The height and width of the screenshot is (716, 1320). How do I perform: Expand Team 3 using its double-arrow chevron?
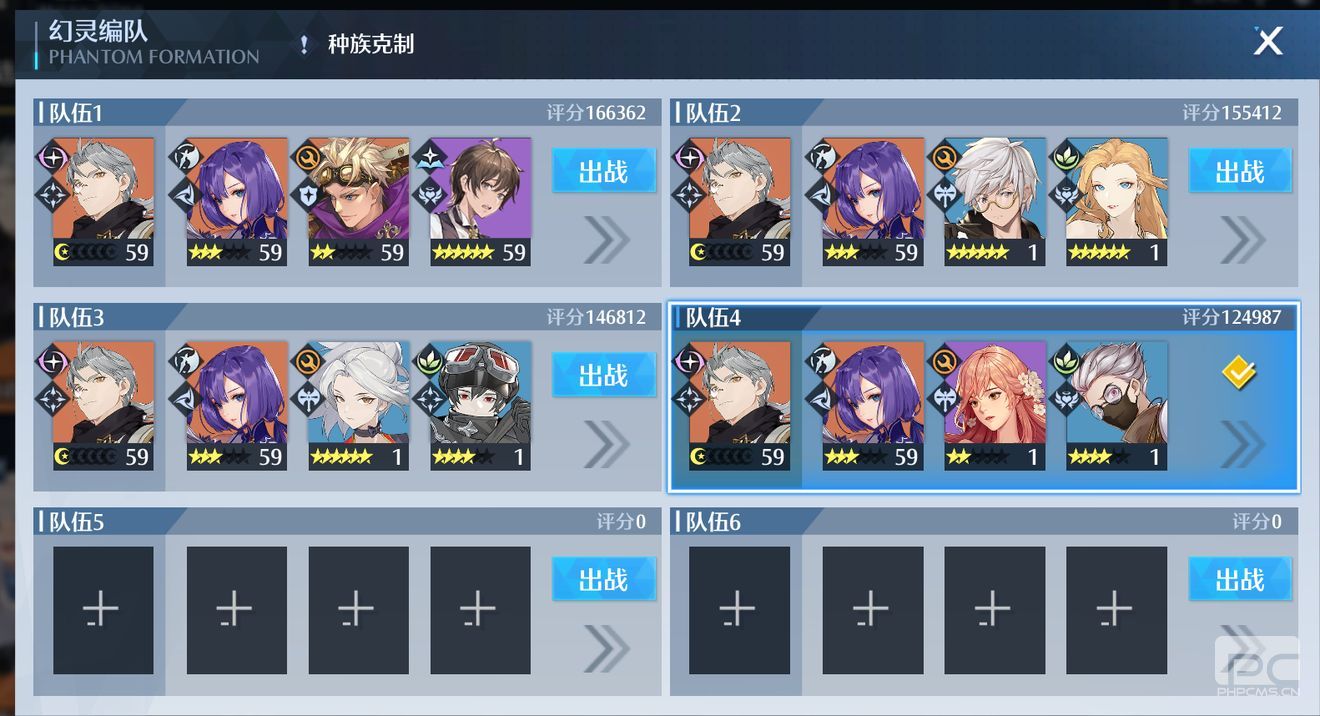point(606,444)
